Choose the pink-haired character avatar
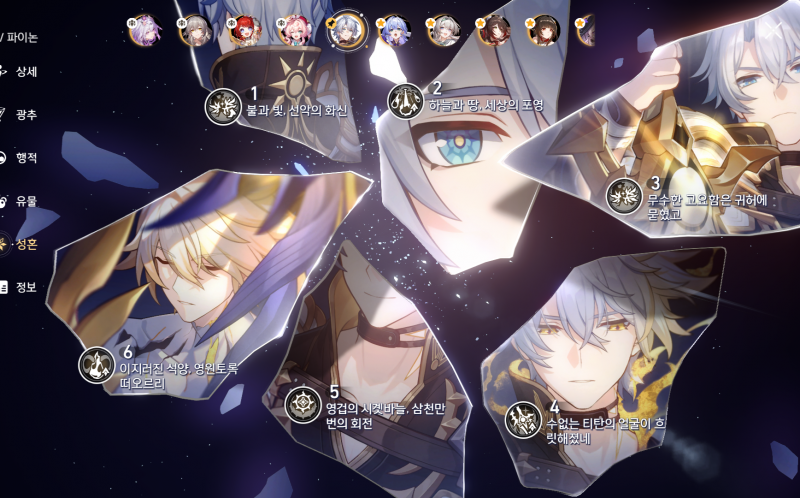The image size is (800, 498). (295, 31)
